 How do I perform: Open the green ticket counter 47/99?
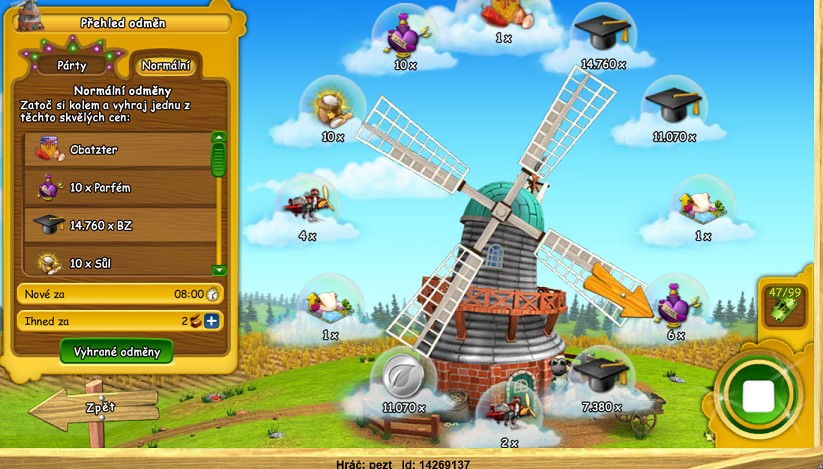tap(784, 303)
